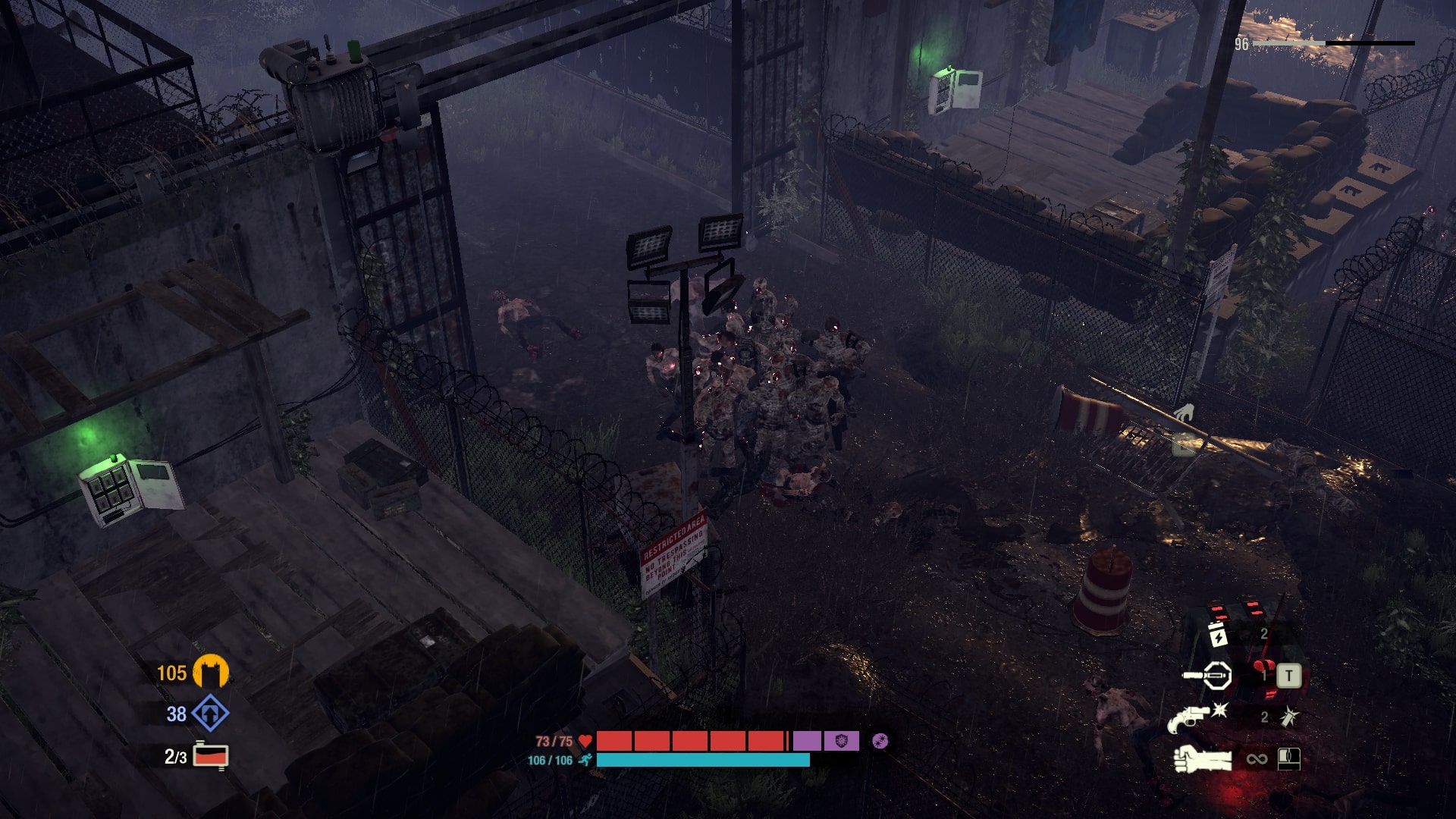
Task: Click the orange tower currency icon
Action: point(210,673)
